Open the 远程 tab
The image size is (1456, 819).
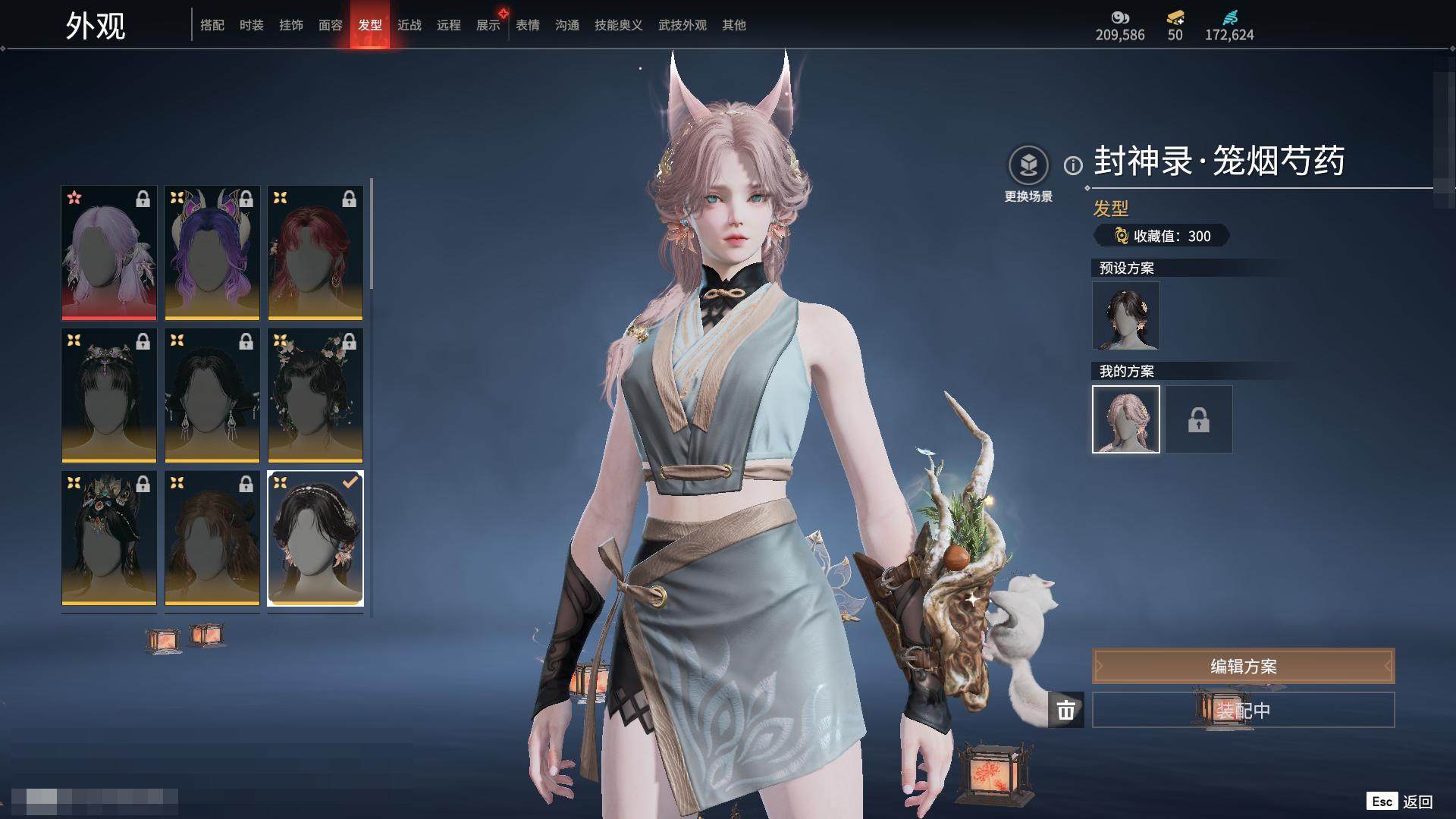449,25
